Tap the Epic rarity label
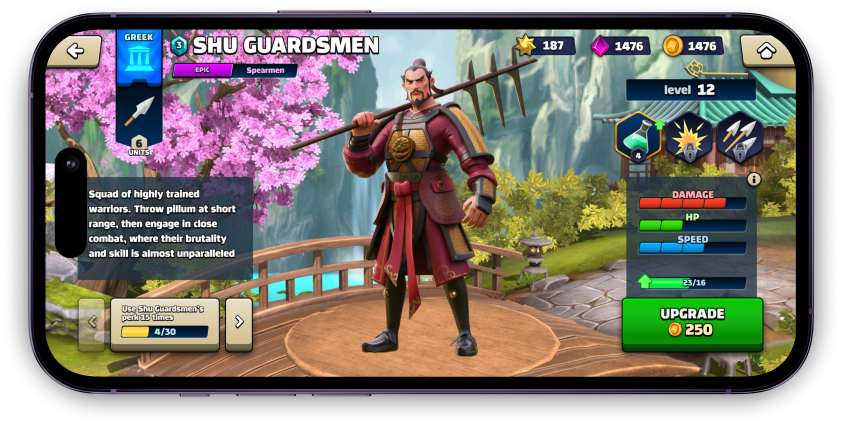This screenshot has height=425, width=842. tap(203, 71)
